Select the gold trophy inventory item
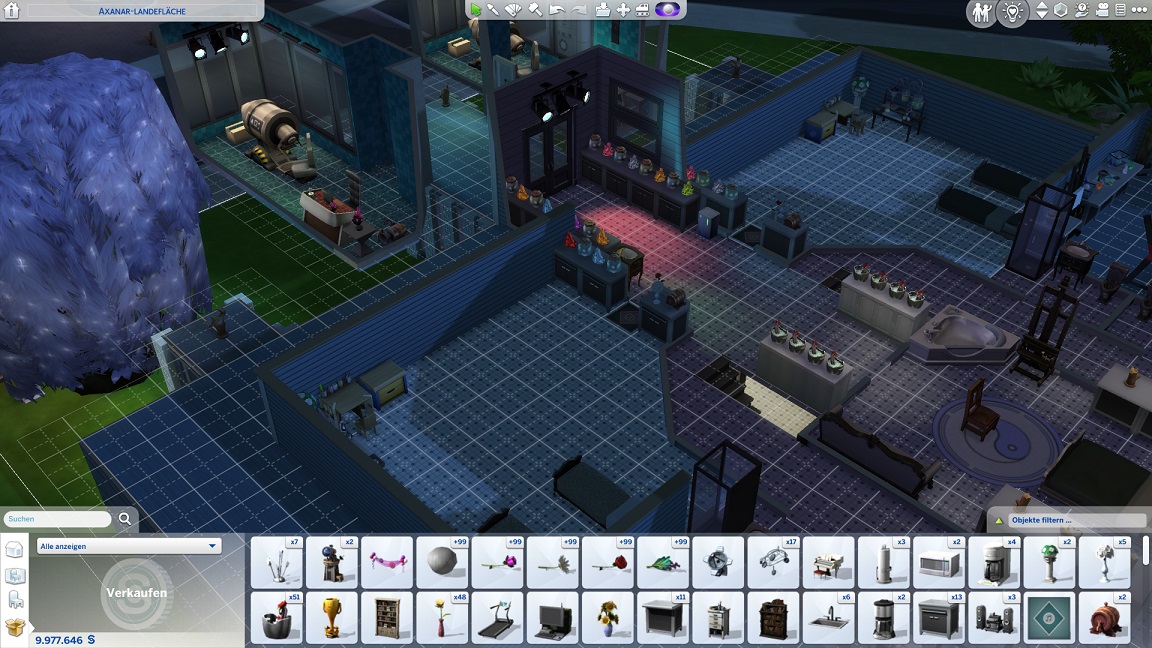 [331, 618]
